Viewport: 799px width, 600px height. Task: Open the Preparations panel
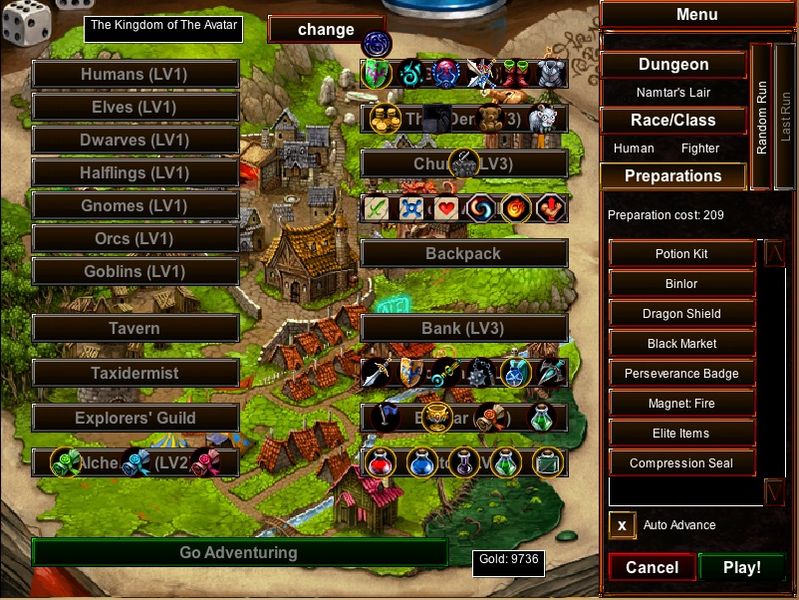click(673, 176)
